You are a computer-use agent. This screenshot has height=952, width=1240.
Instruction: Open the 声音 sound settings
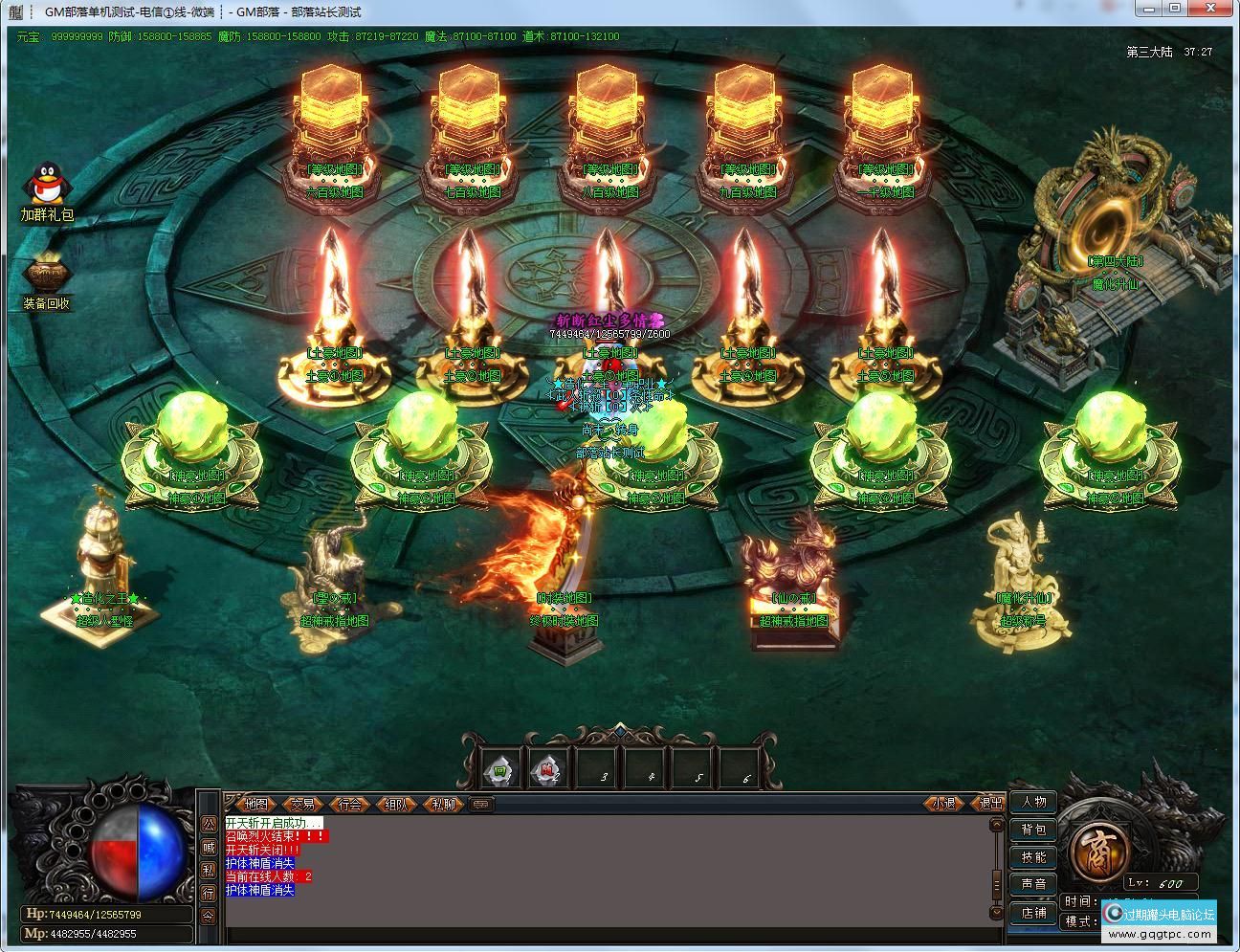tap(1033, 884)
